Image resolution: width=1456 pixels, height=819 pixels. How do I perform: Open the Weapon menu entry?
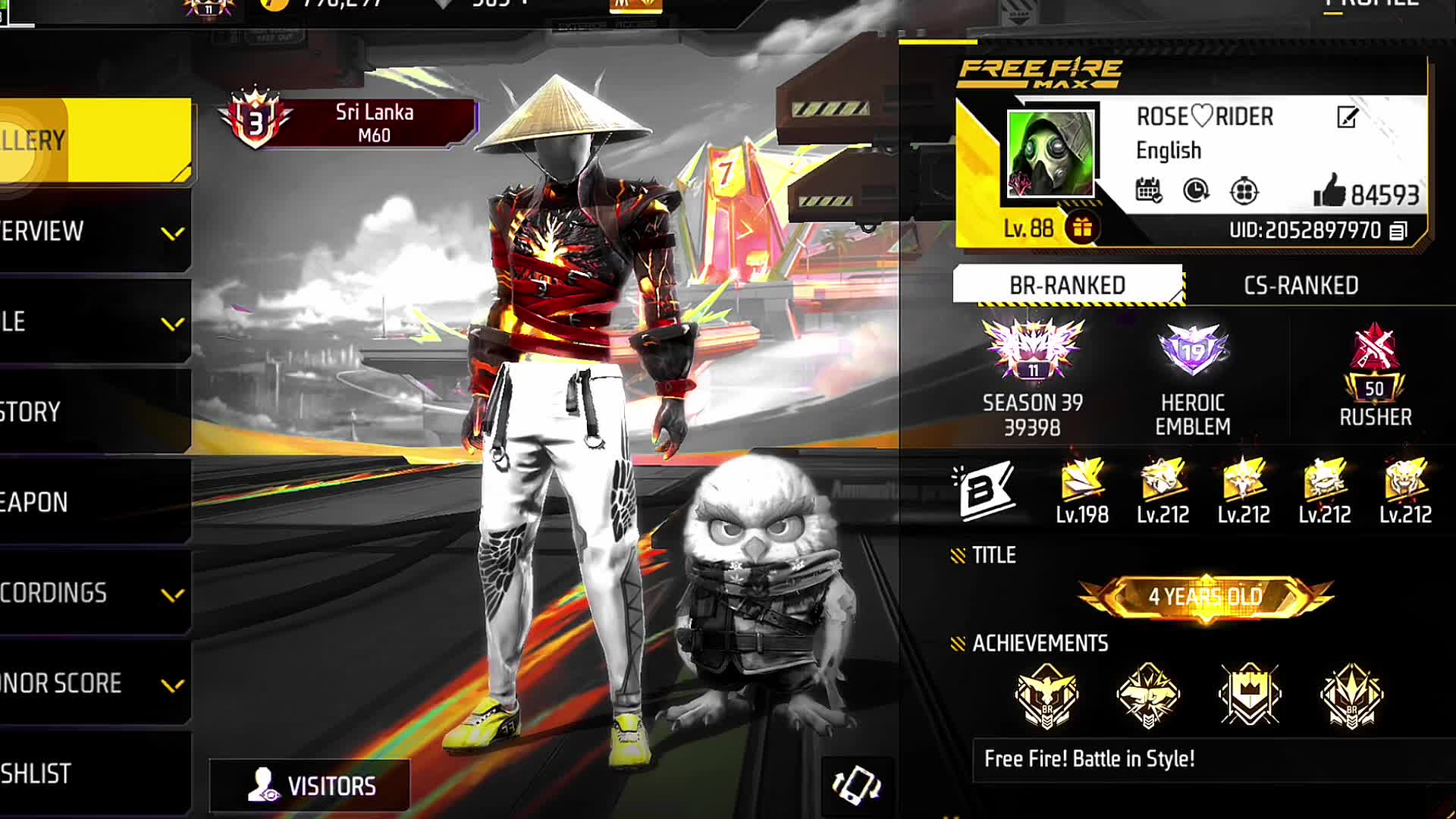pos(91,502)
